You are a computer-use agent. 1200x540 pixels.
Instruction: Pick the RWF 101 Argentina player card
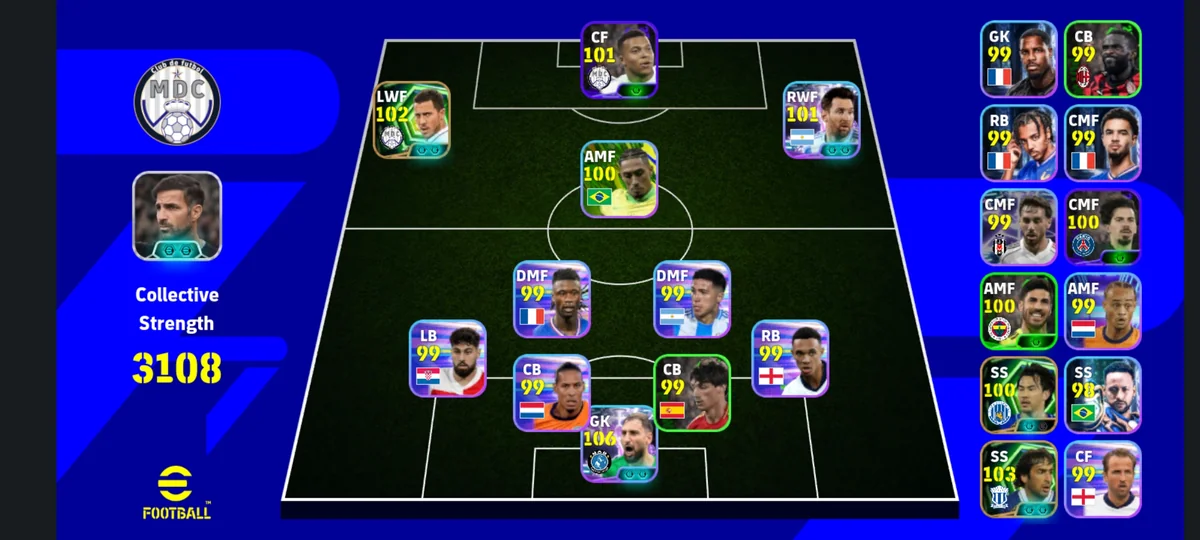pyautogui.click(x=822, y=120)
